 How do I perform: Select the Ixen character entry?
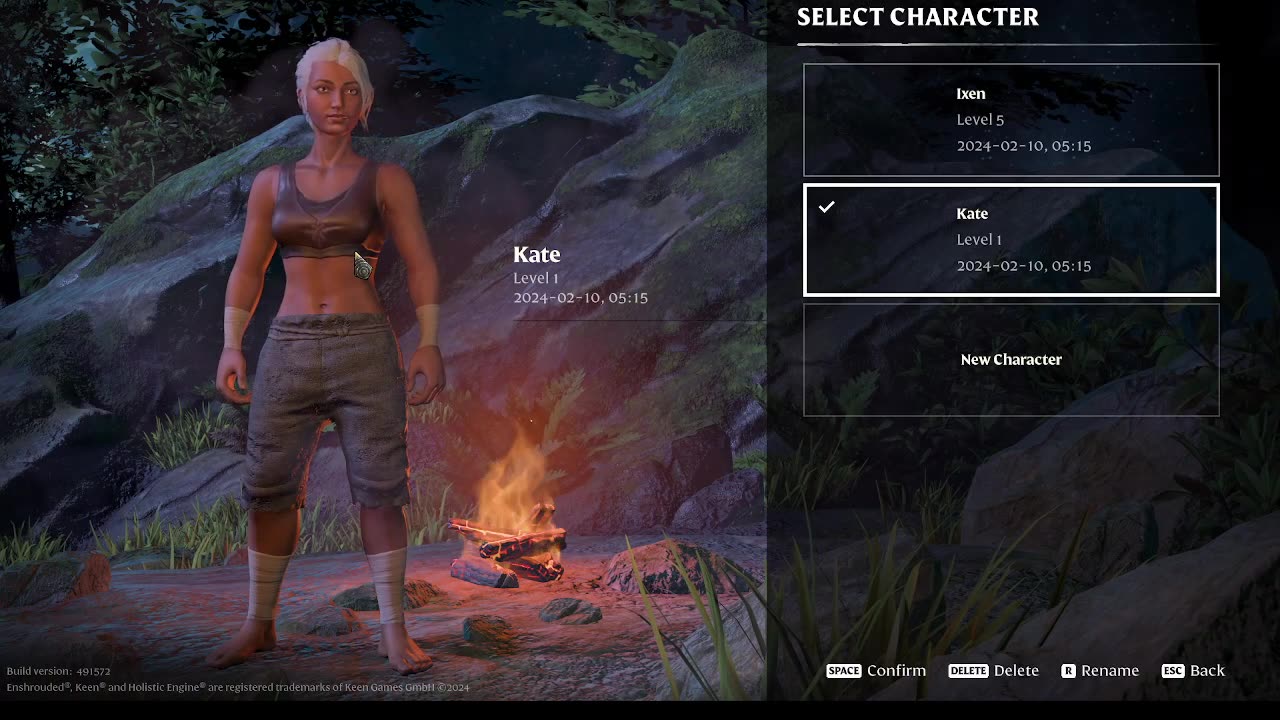1011,120
